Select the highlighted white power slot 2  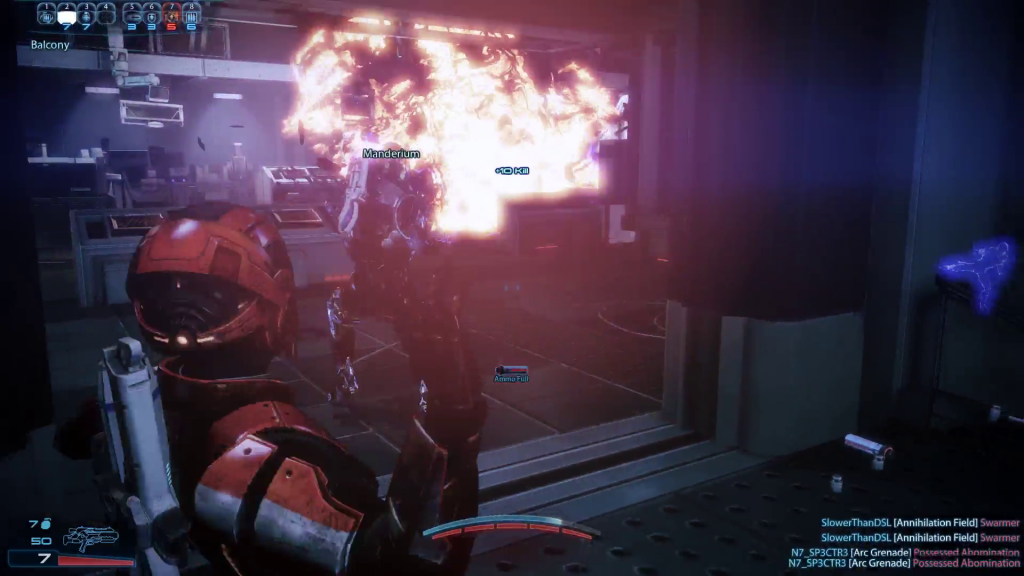(x=67, y=15)
